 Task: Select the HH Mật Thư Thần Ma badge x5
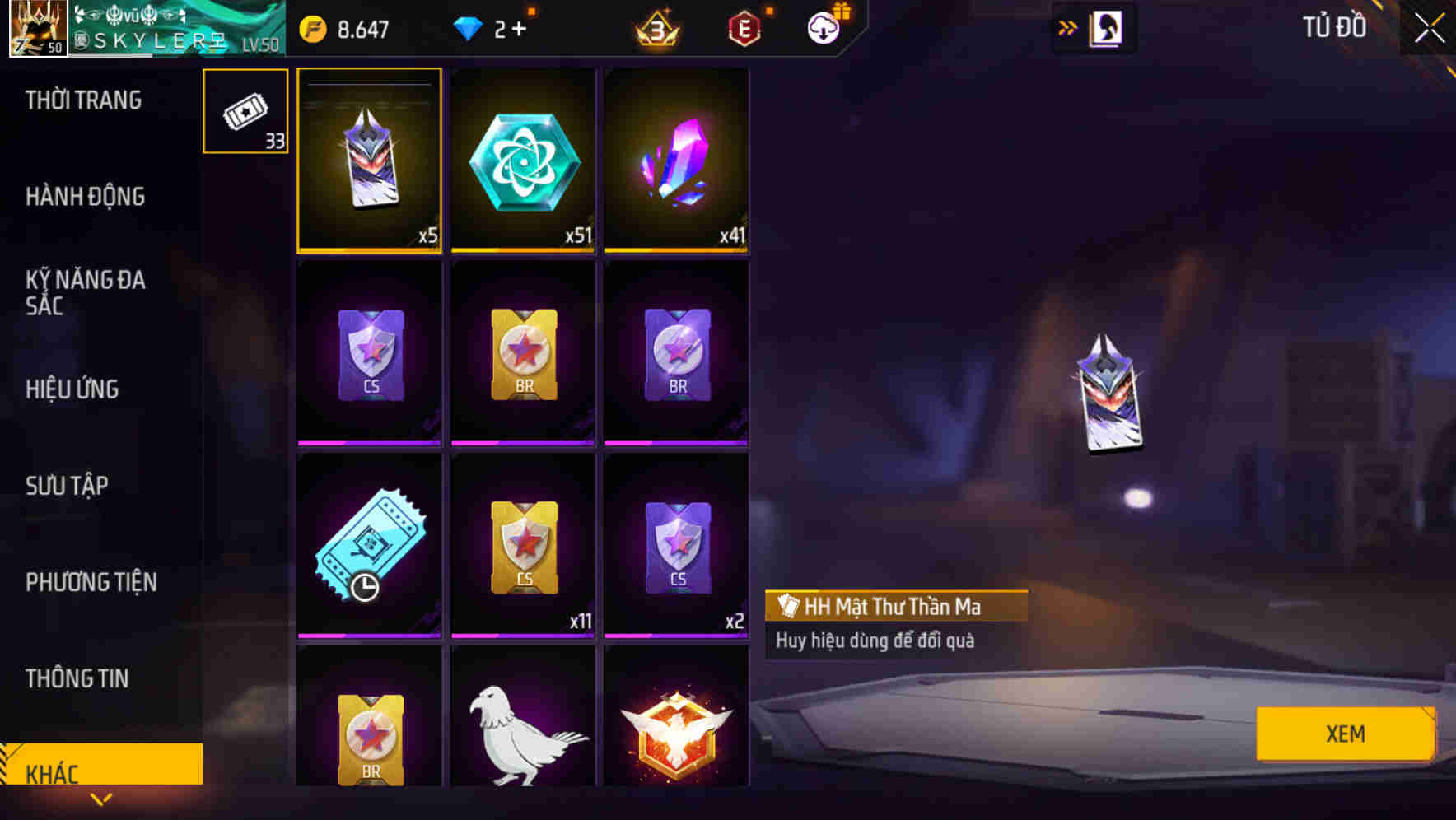tap(369, 161)
